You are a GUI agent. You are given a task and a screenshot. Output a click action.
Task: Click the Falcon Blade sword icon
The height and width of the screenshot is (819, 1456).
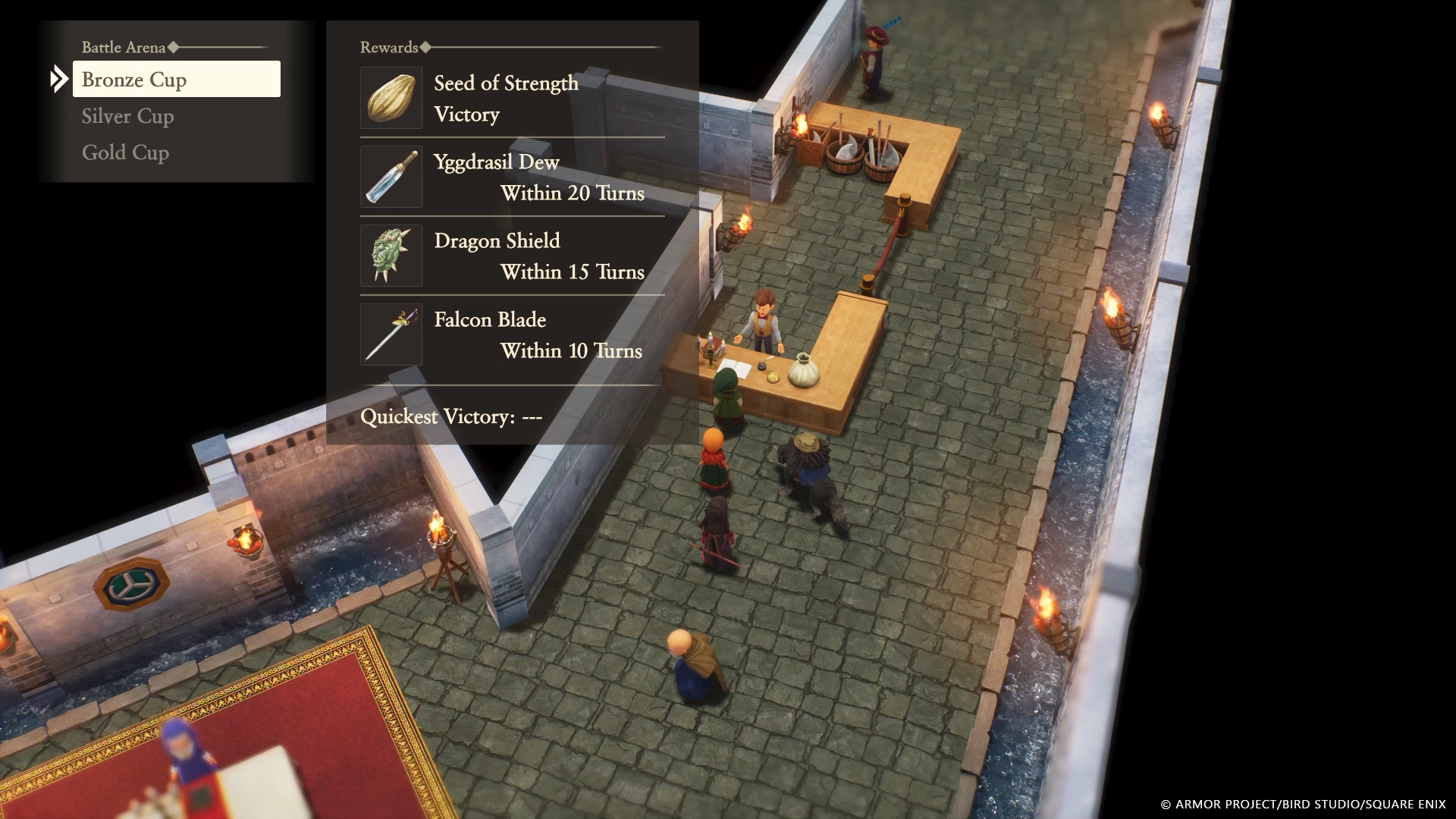coord(391,334)
